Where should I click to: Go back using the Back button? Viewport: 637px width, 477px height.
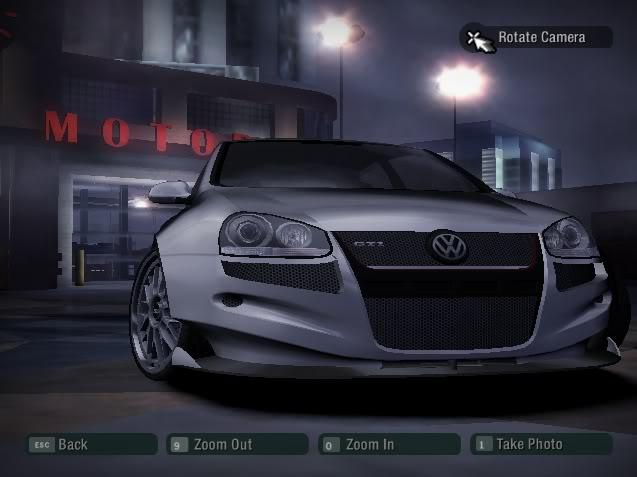[90, 444]
